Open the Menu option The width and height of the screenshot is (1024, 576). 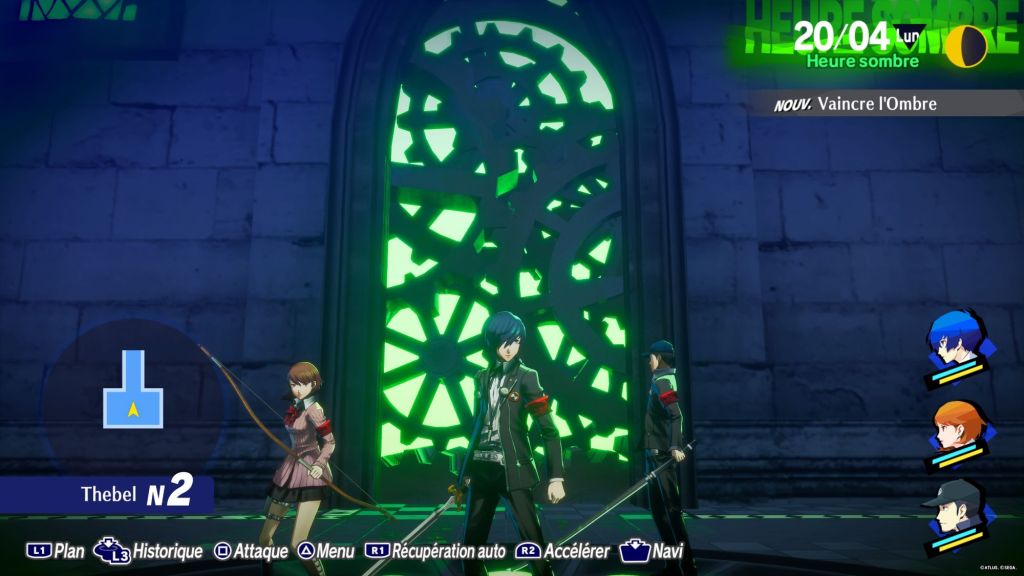[x=326, y=551]
